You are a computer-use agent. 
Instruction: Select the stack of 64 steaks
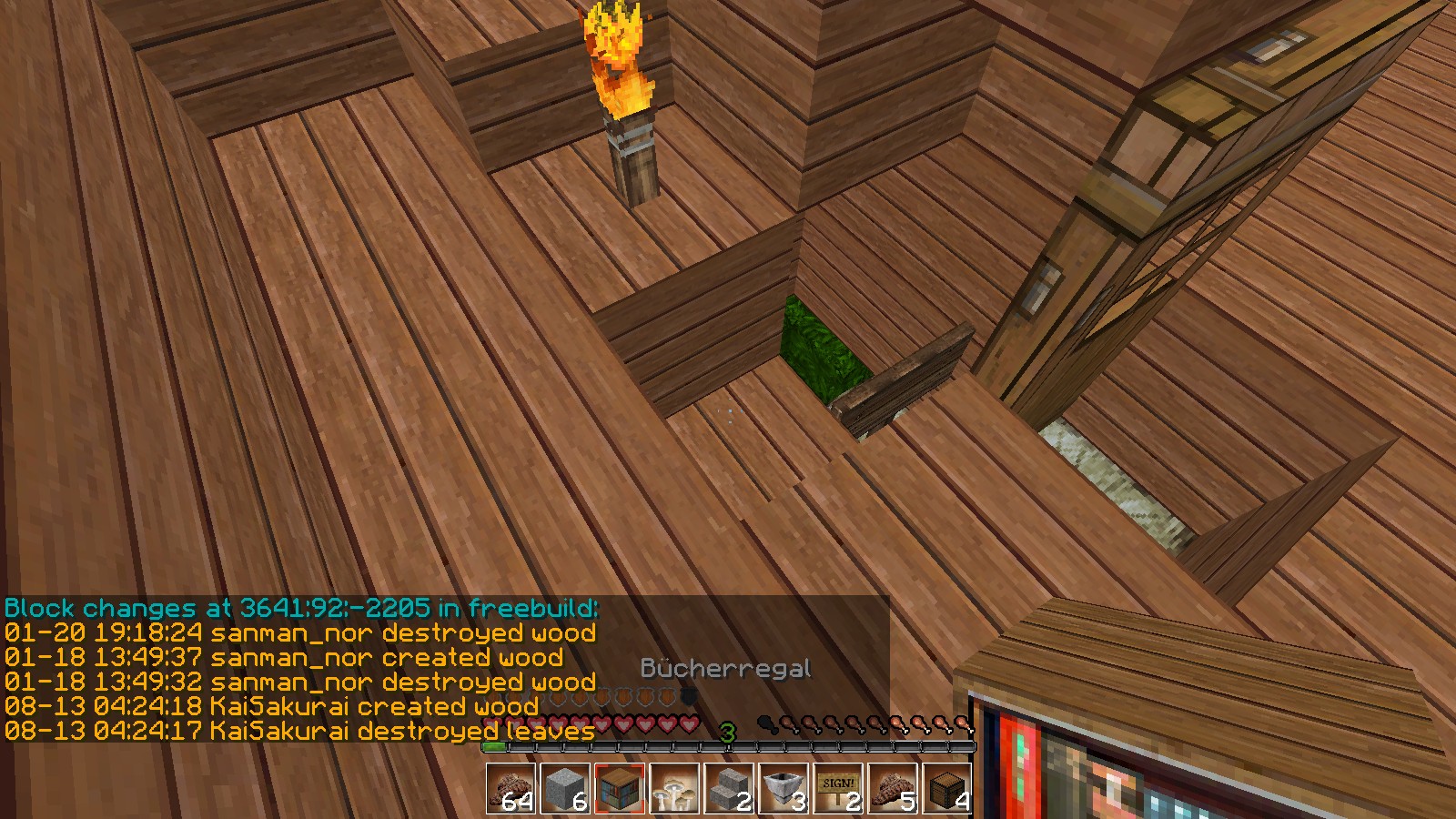pos(511,787)
